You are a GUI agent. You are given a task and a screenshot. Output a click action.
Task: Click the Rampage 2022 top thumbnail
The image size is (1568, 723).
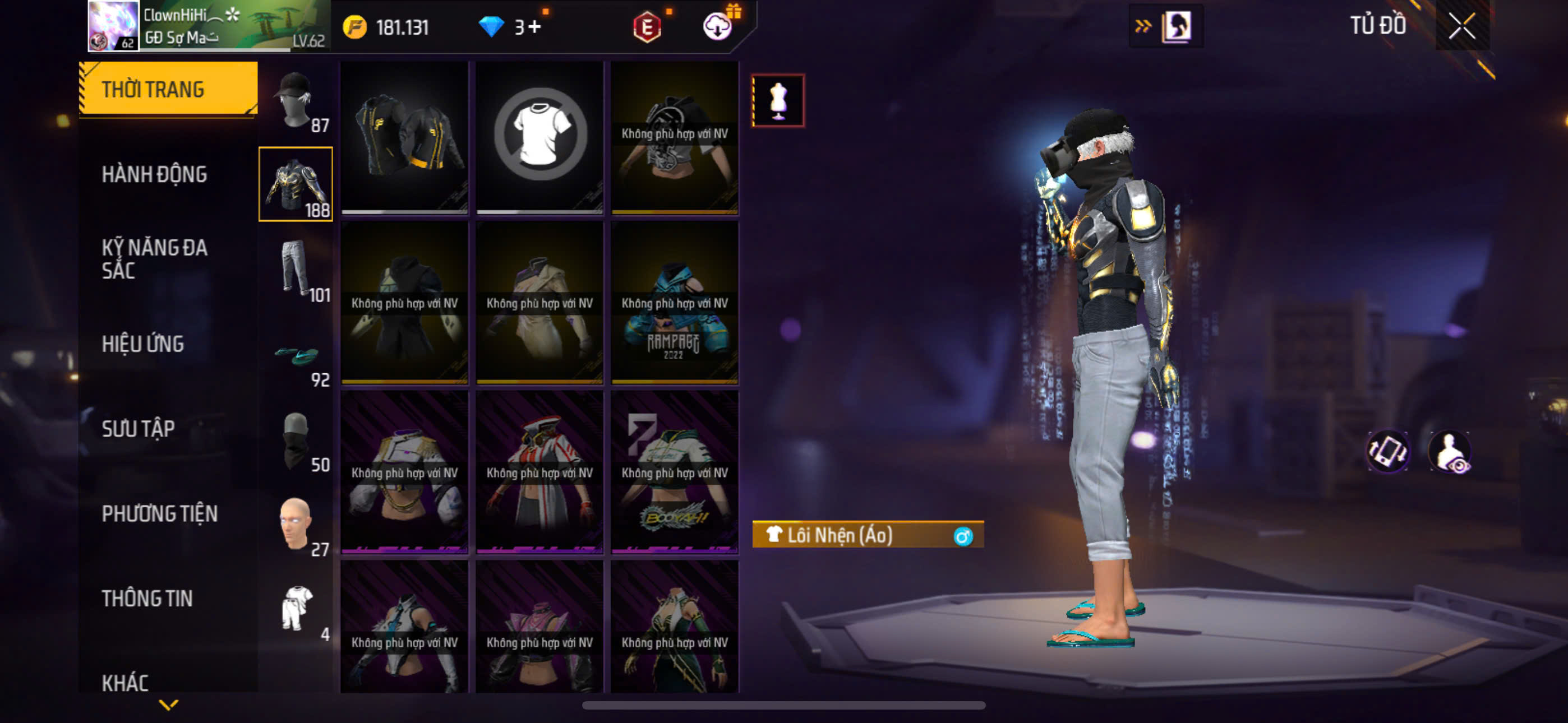pos(675,303)
